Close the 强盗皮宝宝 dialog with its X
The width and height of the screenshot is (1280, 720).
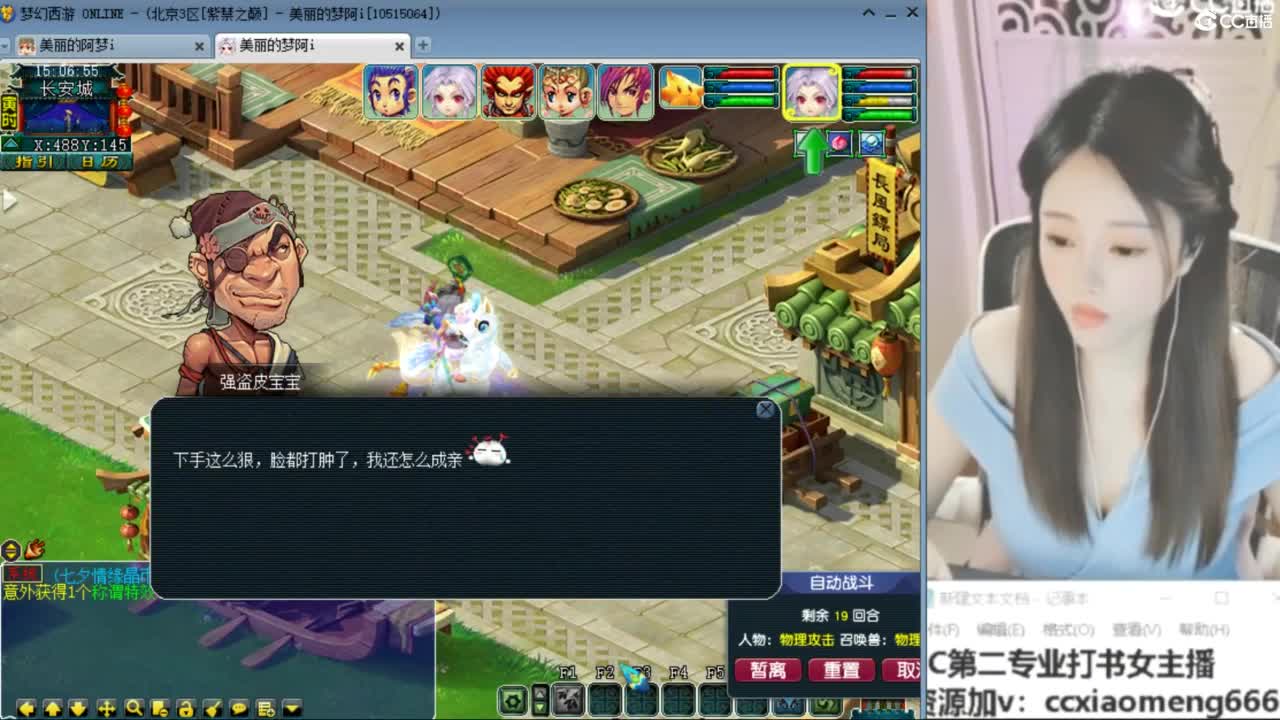[x=765, y=410]
